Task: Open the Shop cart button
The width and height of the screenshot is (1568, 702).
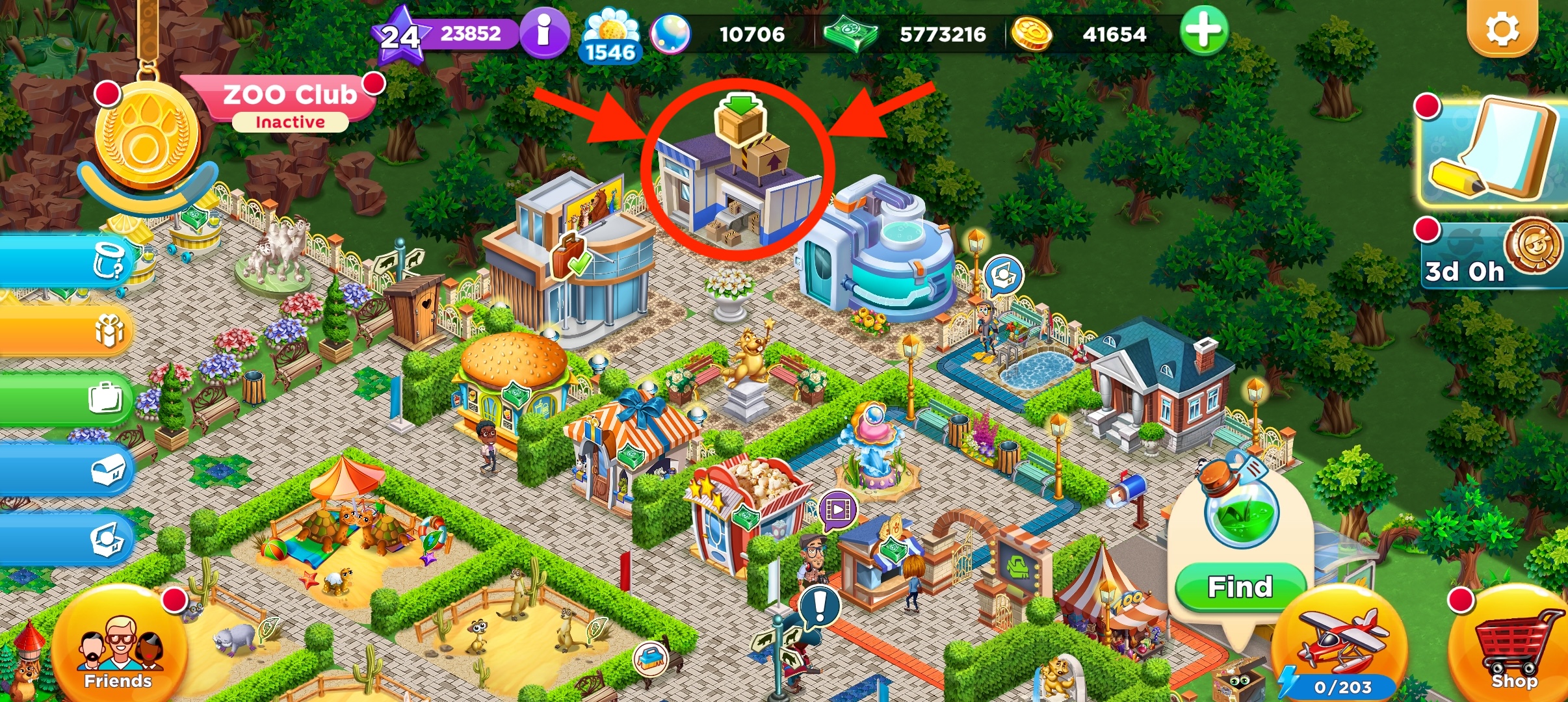Action: coord(1512,647)
